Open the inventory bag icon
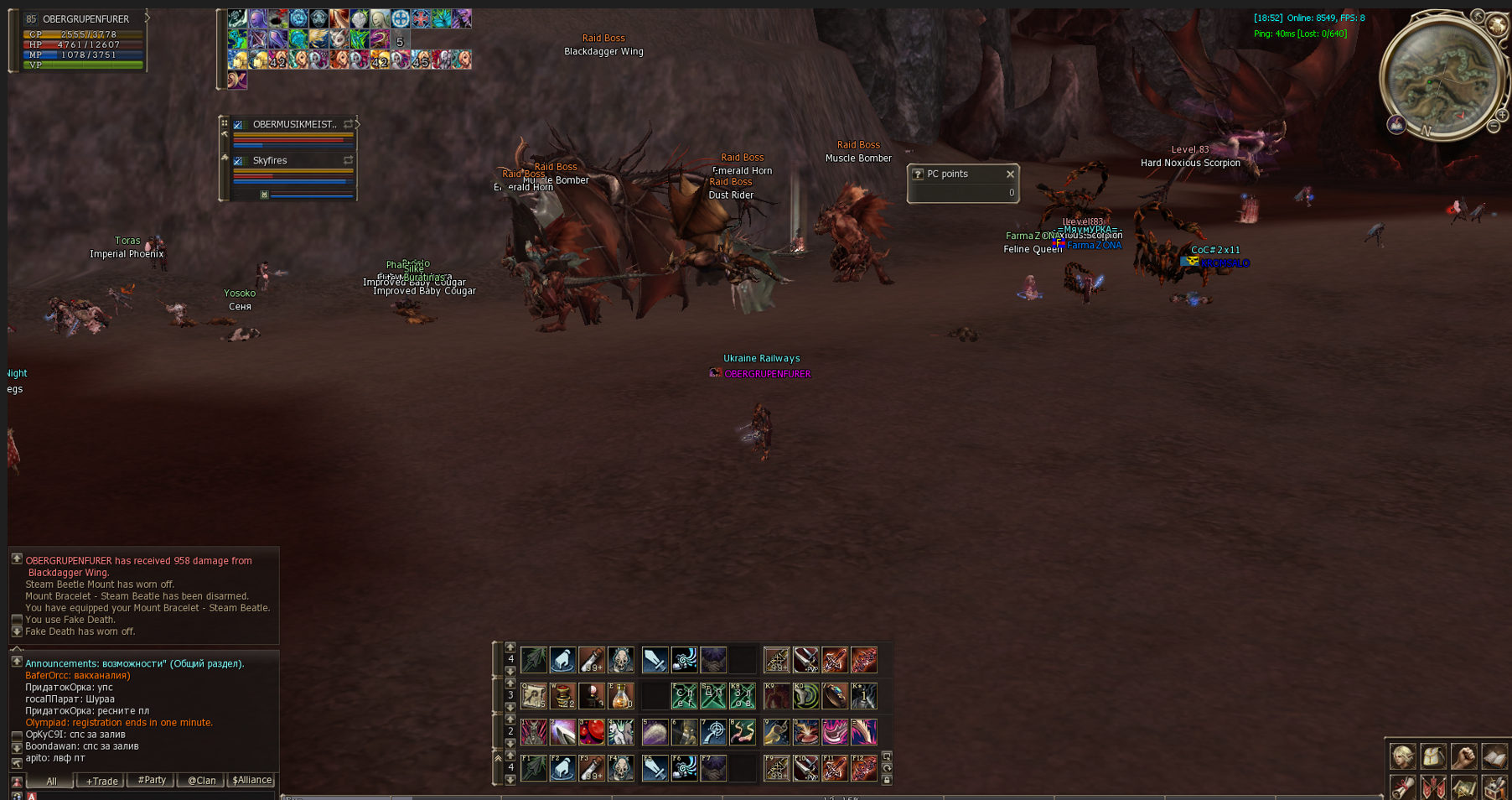The image size is (1512, 800). click(x=1433, y=756)
